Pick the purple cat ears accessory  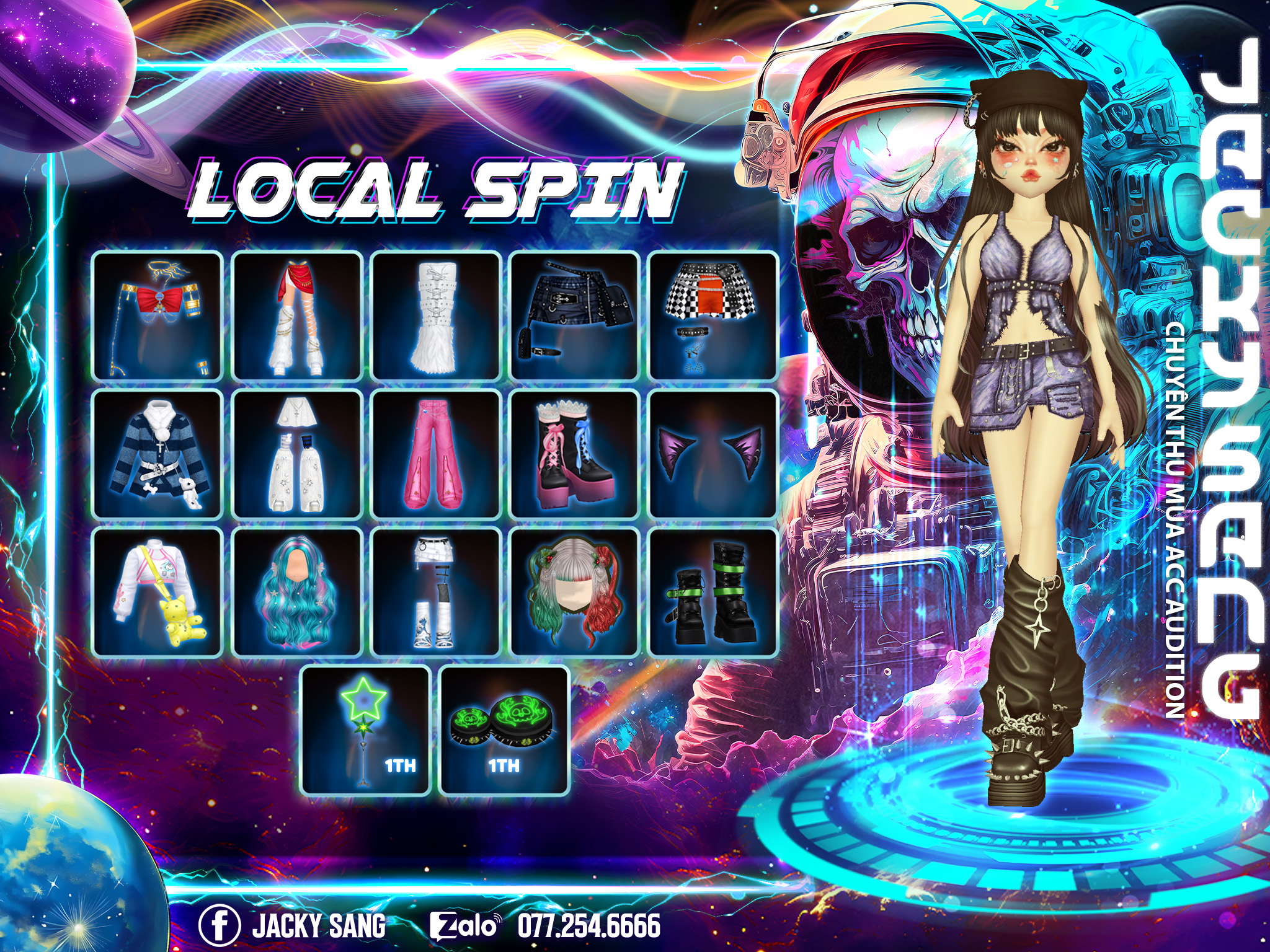(x=713, y=454)
